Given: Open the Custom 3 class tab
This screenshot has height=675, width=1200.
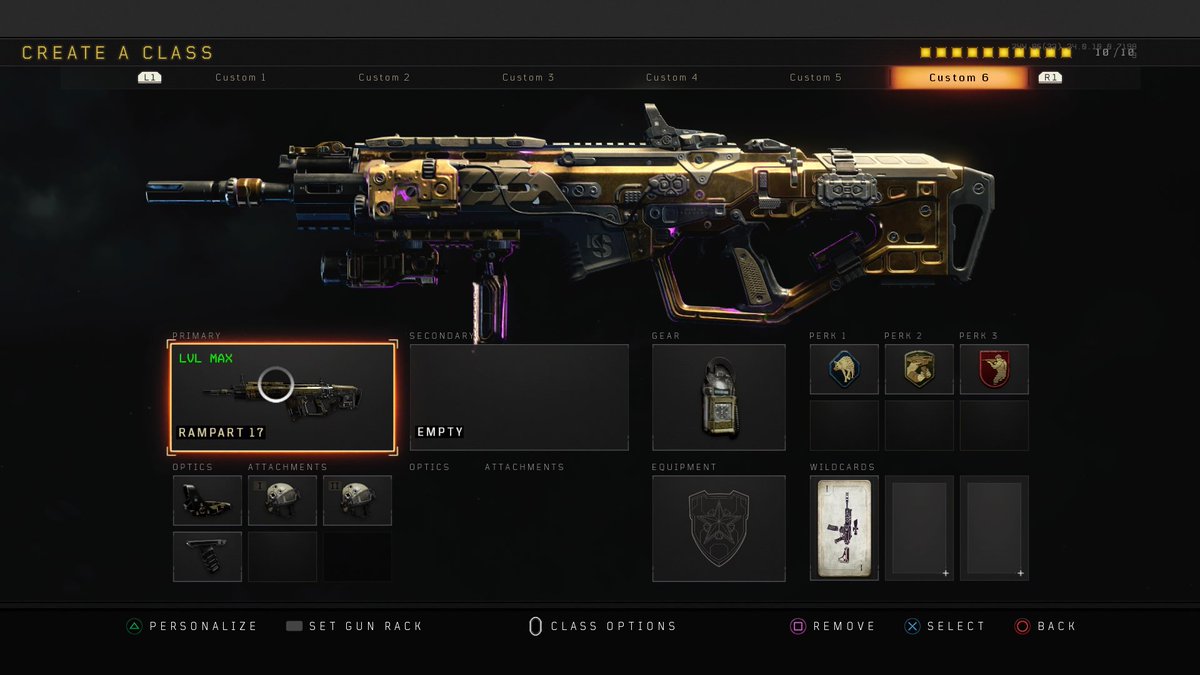Looking at the screenshot, I should tap(528, 78).
